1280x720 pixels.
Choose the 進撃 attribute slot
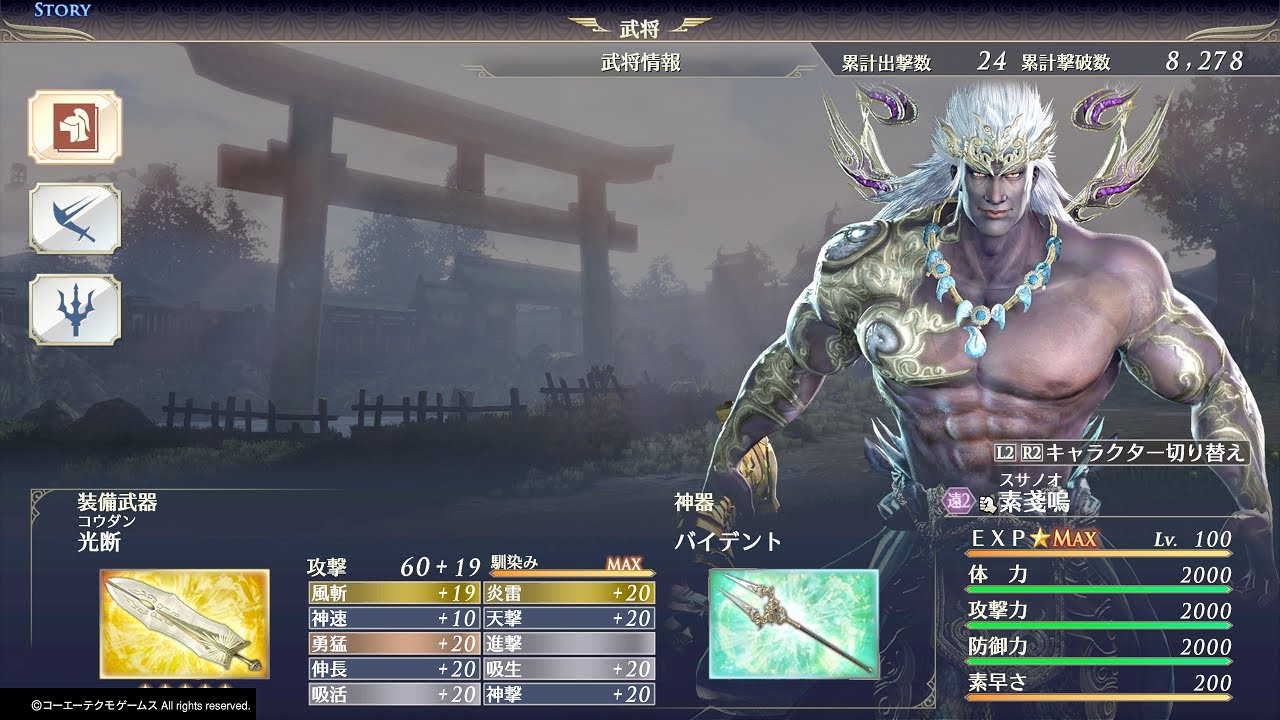point(569,644)
